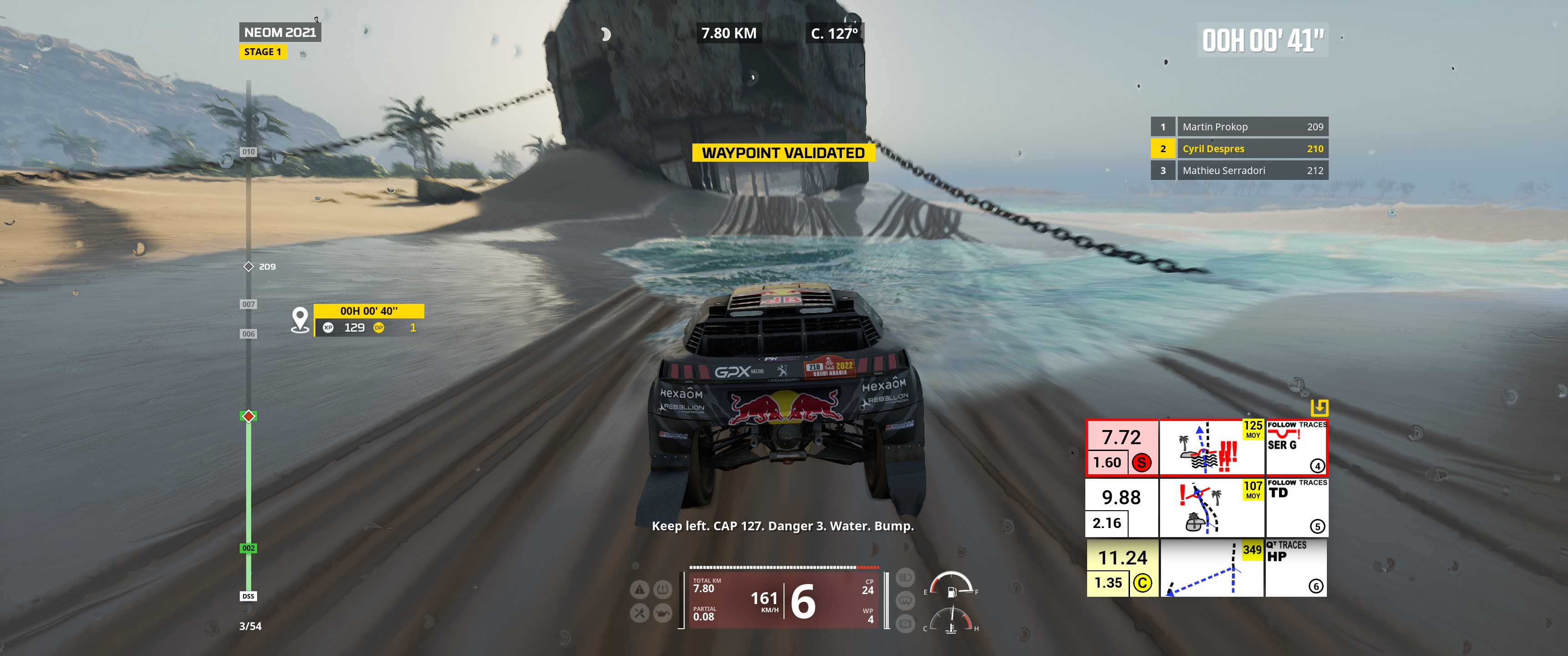1568x656 pixels.
Task: Click the oil can warning indicator
Action: pyautogui.click(x=662, y=613)
